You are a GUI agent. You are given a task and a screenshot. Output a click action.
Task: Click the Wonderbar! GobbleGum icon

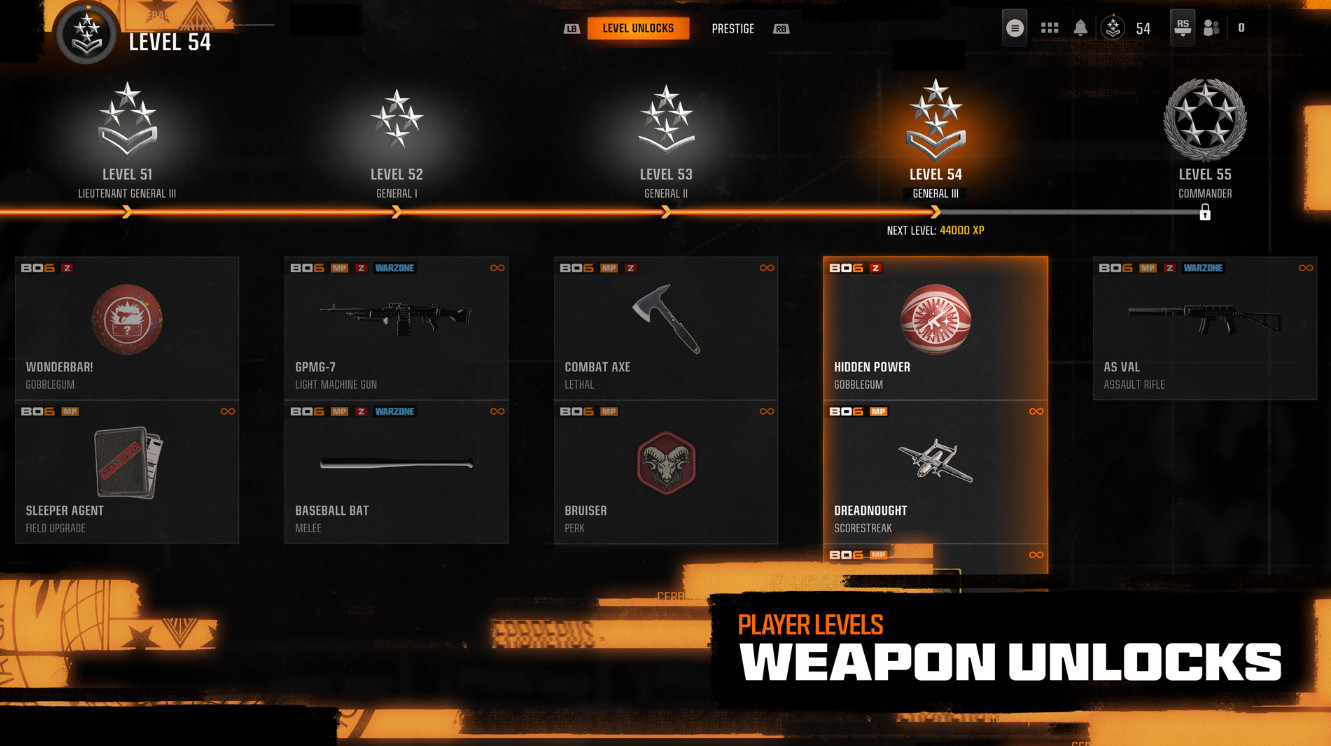point(127,318)
